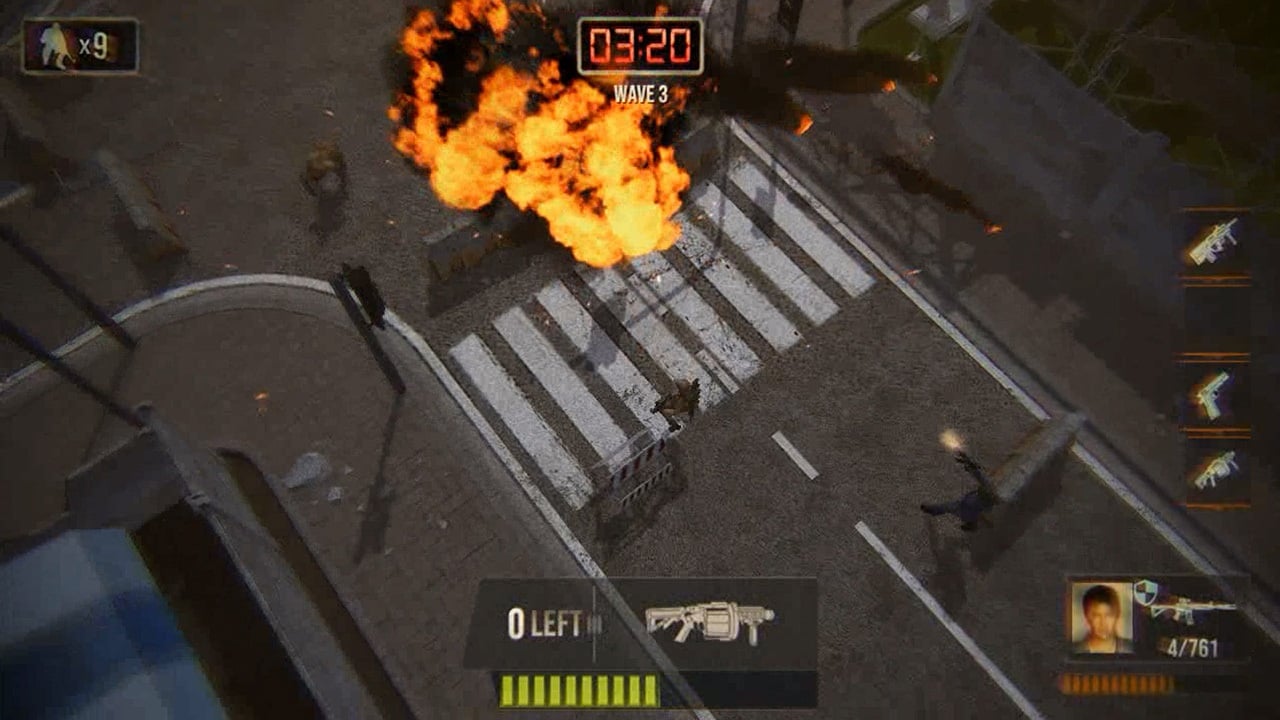Click the teammate's rifle icon beside the portrait
Image resolution: width=1280 pixels, height=720 pixels.
click(1192, 607)
